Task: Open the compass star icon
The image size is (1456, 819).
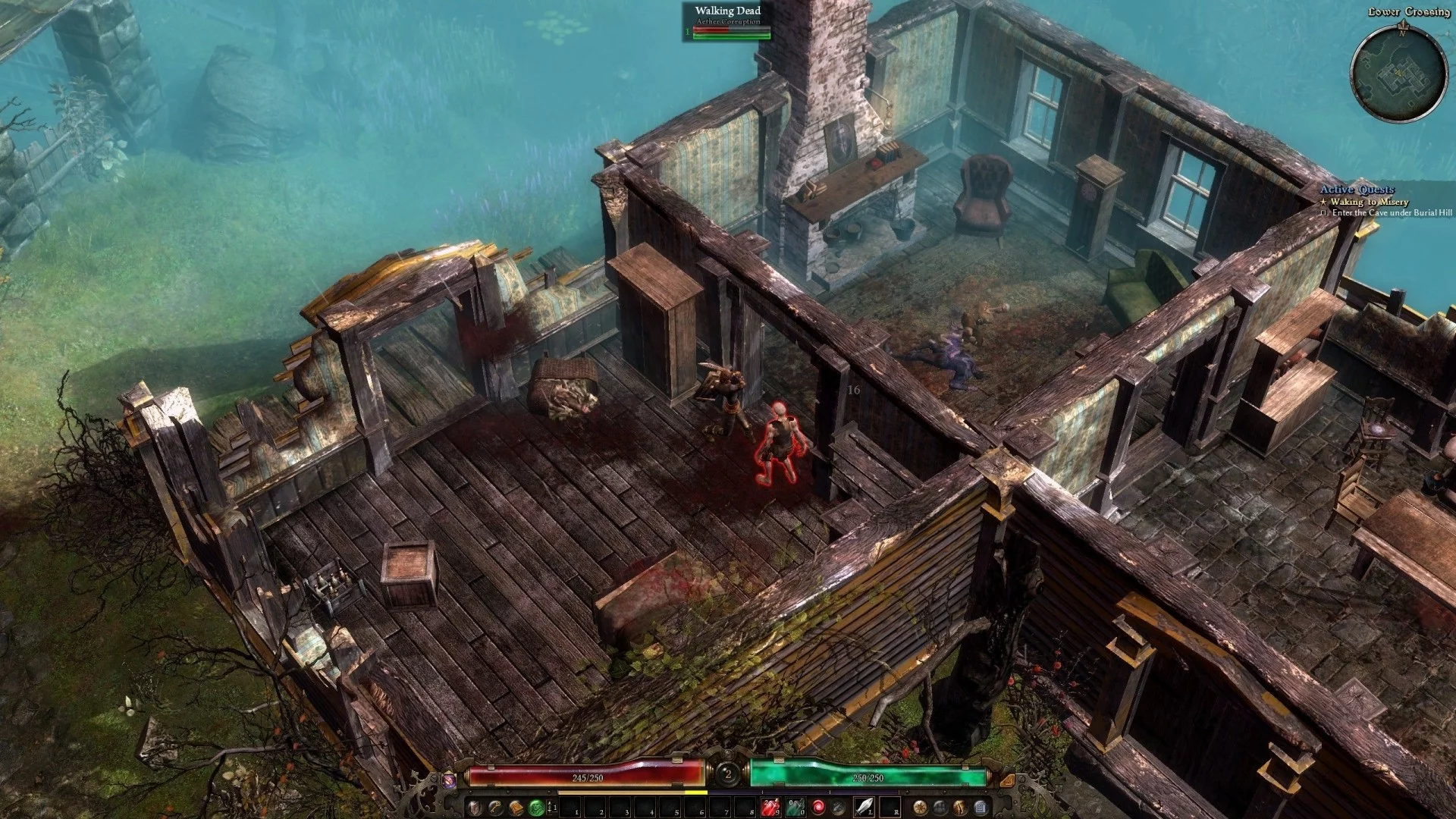Action: click(x=919, y=808)
